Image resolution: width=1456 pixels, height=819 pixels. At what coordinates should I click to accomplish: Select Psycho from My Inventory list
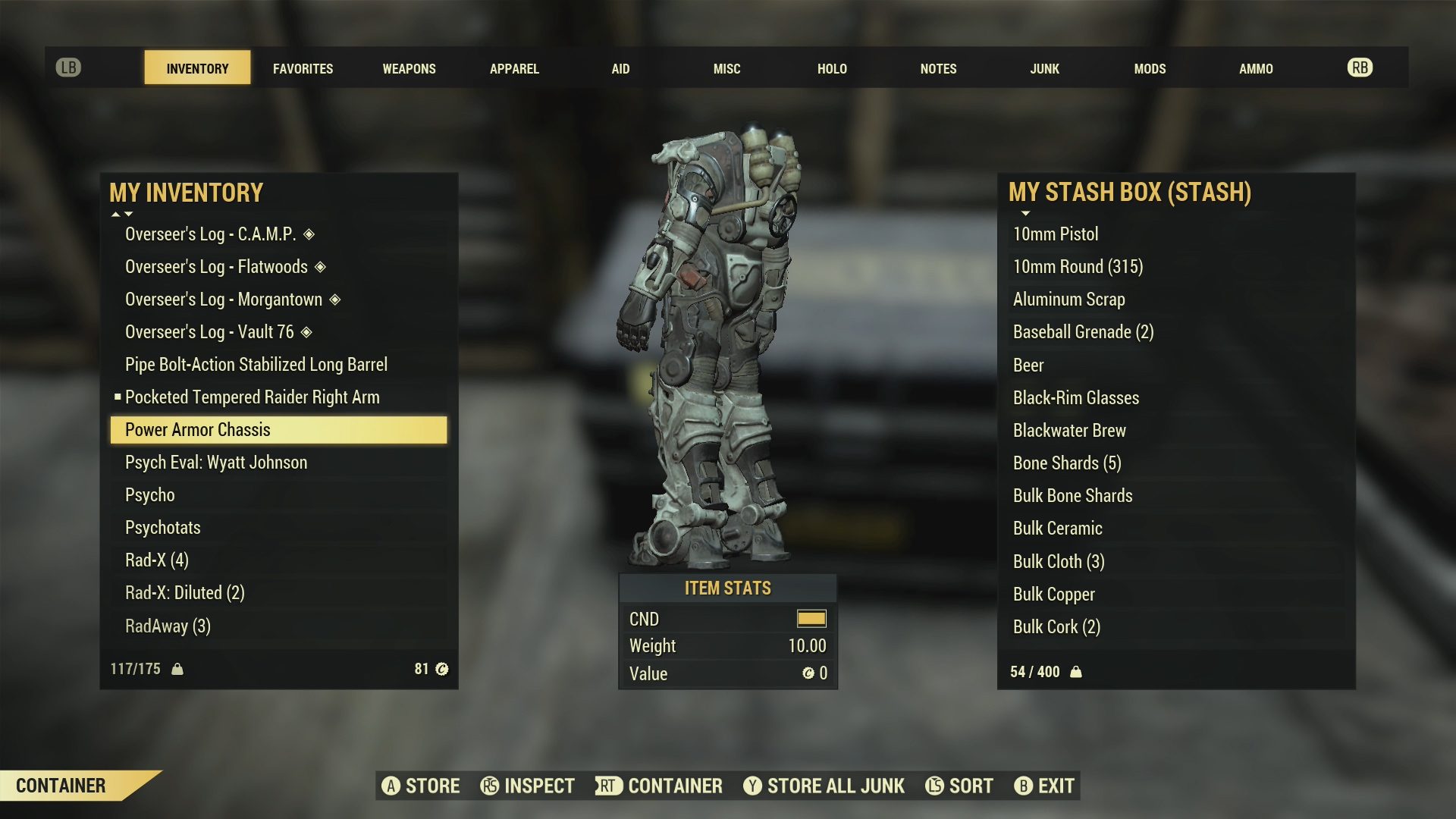149,494
